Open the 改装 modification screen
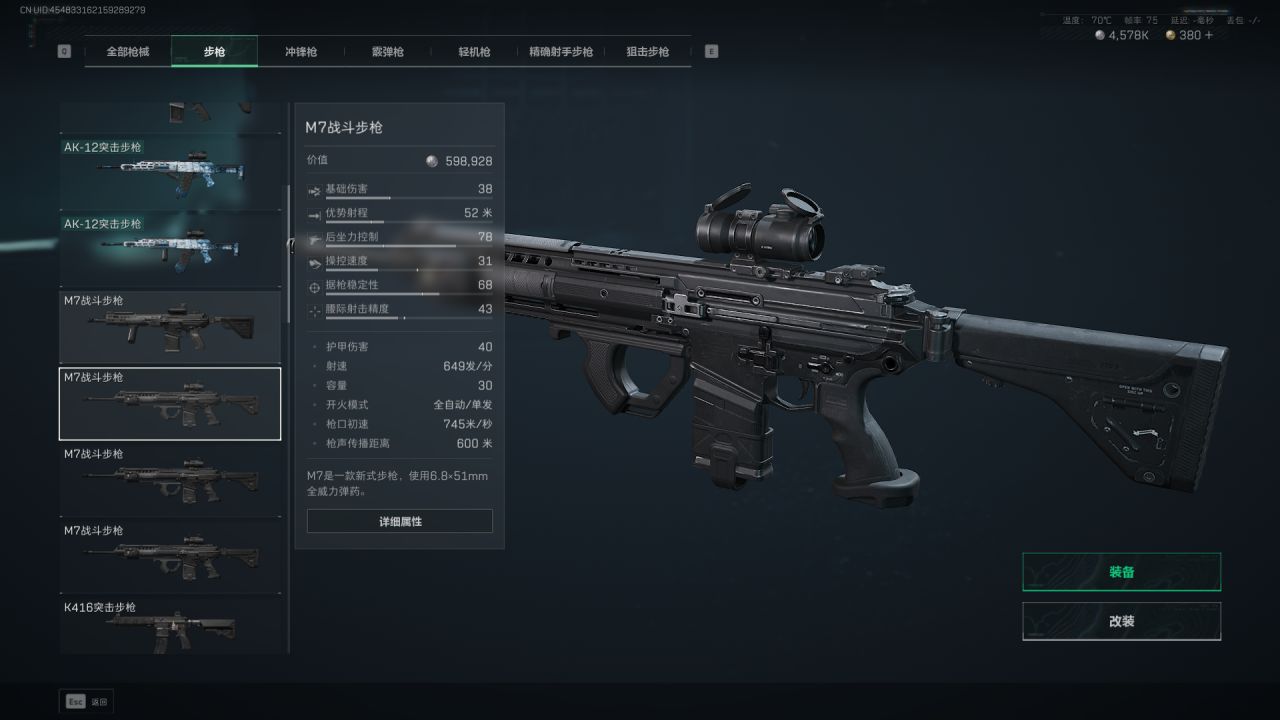 click(x=1121, y=621)
